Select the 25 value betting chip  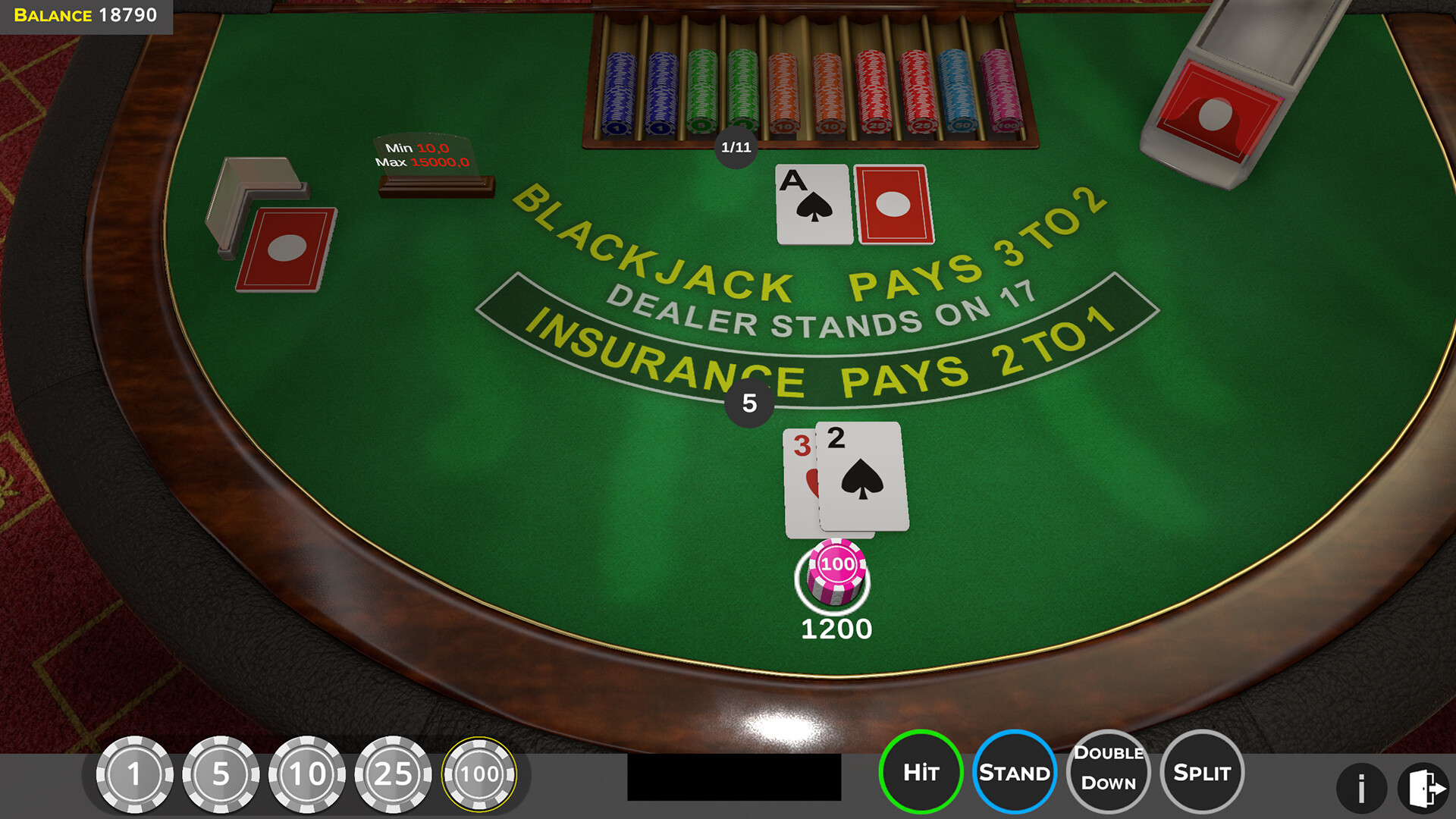(x=393, y=775)
